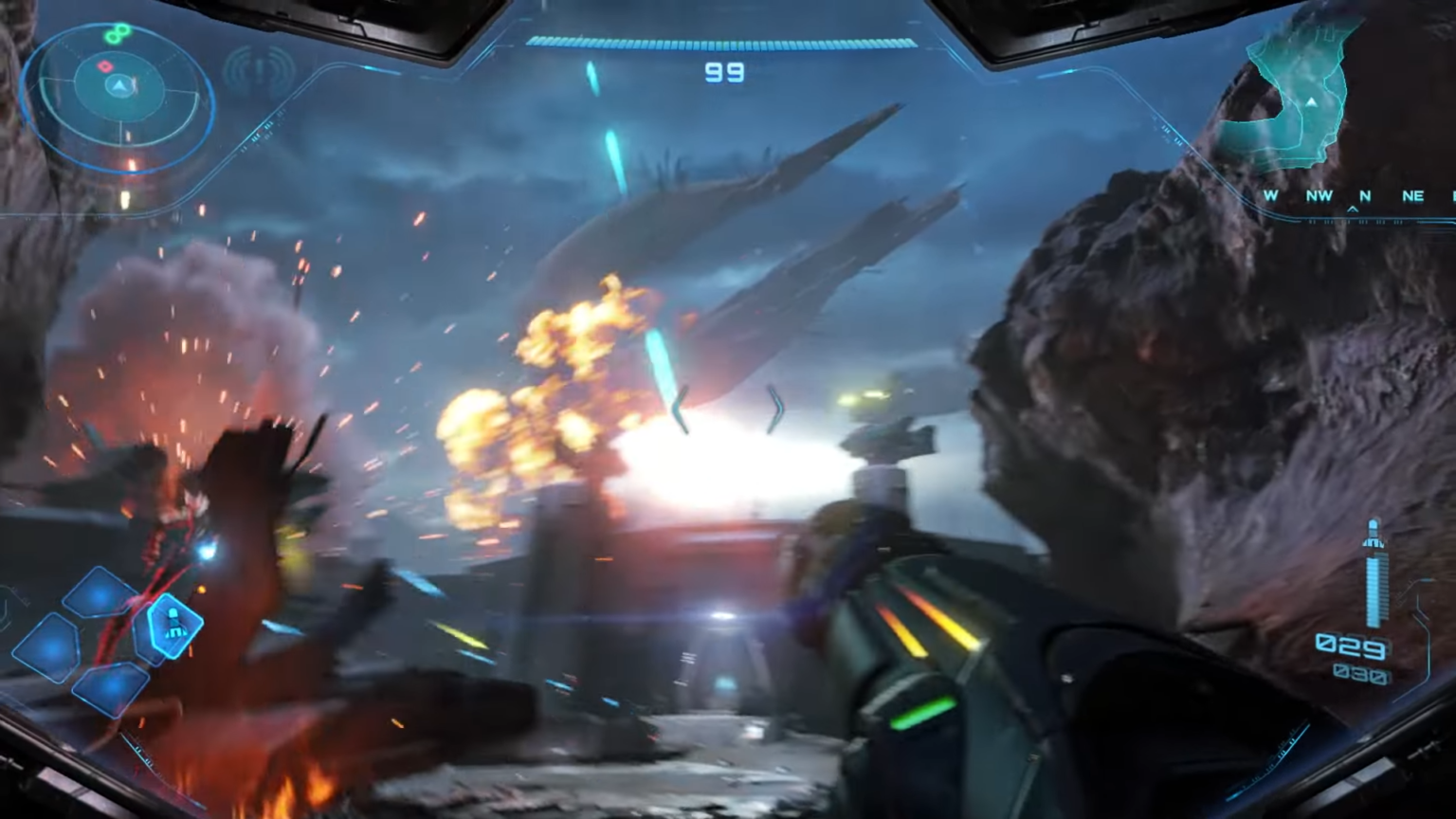This screenshot has width=1456, height=819.
Task: Toggle the red contact blip on the radar
Action: coord(105,65)
